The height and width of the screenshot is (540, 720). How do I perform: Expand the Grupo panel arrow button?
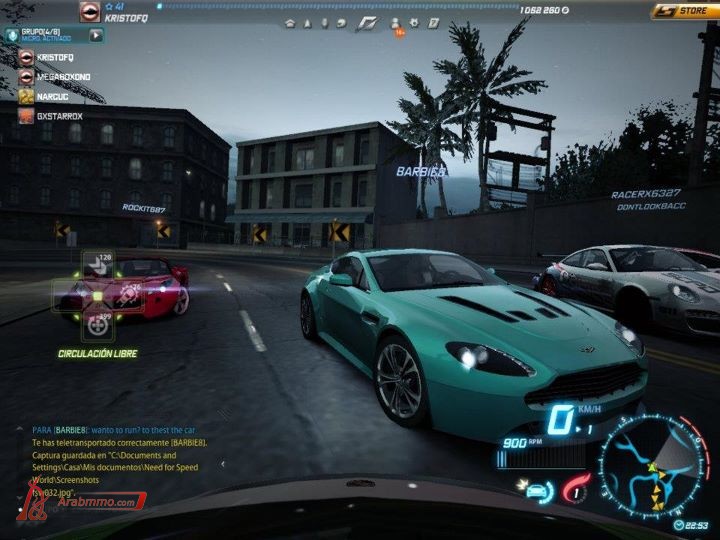[x=97, y=35]
